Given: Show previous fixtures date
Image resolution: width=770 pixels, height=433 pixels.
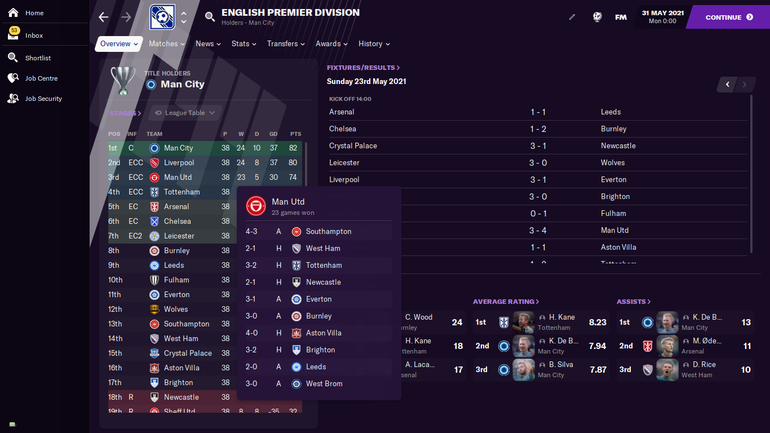Looking at the screenshot, I should [728, 85].
